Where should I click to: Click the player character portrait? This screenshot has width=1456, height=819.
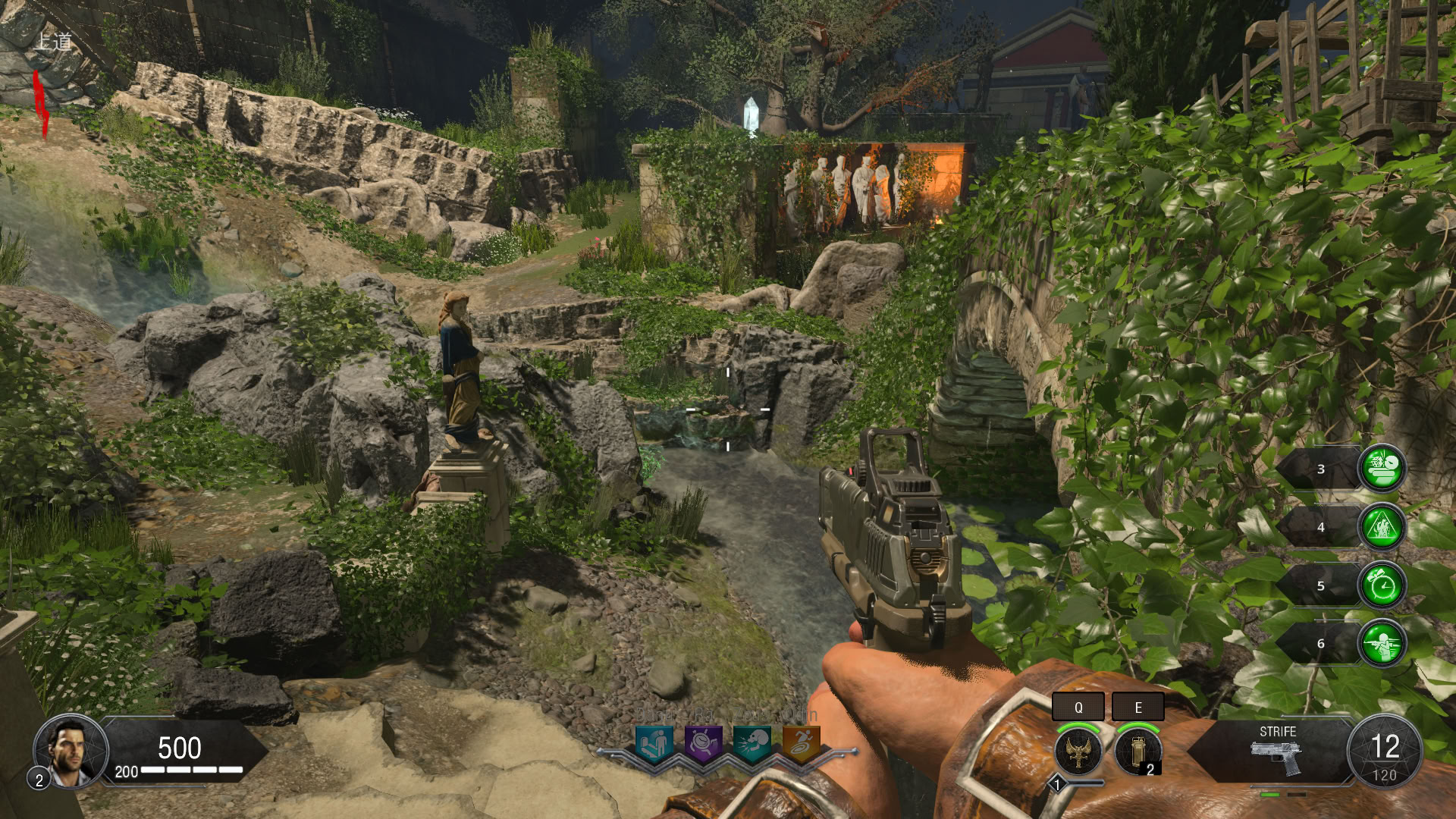click(70, 751)
